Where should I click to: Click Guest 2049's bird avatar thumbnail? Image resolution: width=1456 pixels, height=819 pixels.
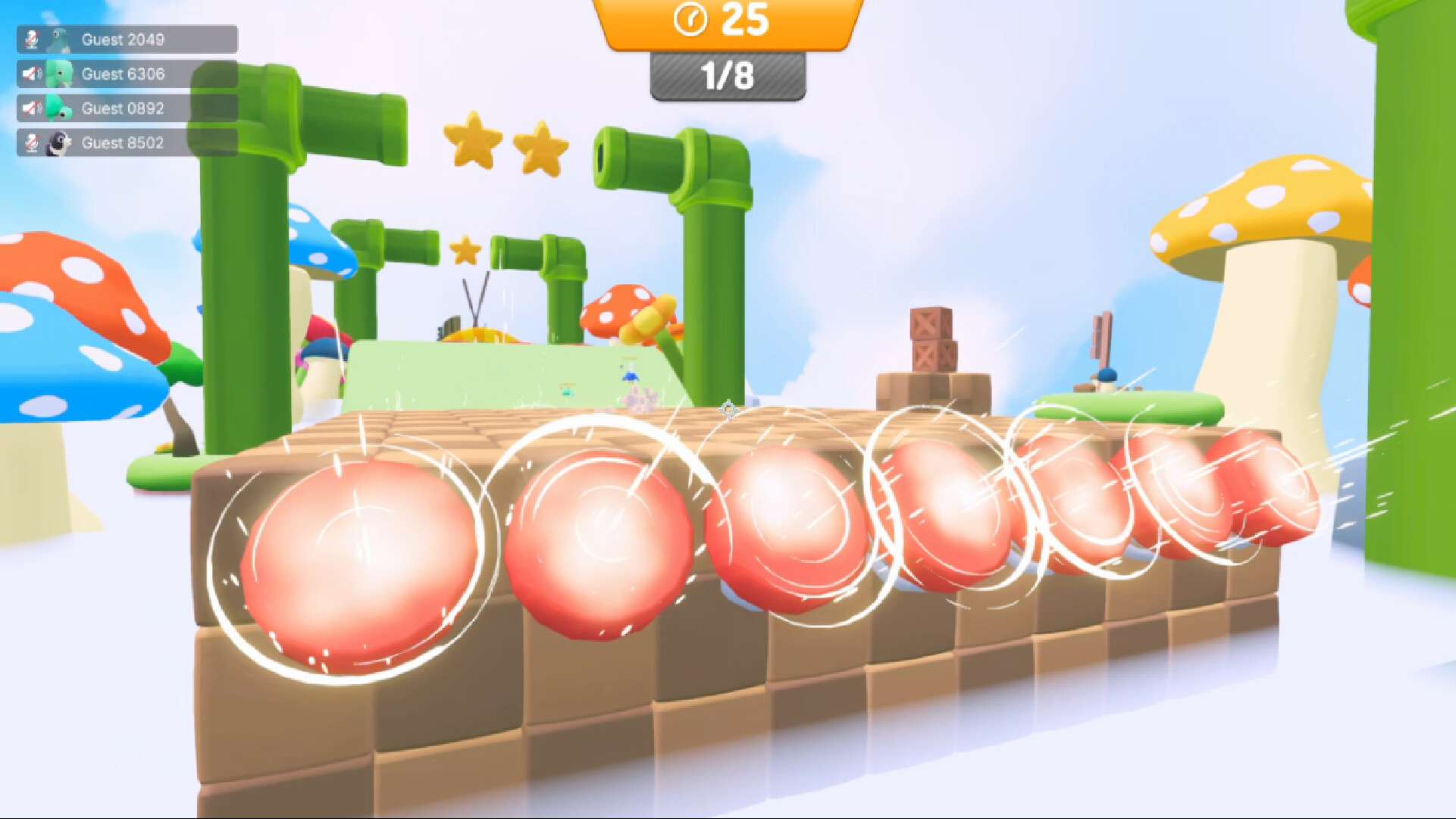coord(61,38)
